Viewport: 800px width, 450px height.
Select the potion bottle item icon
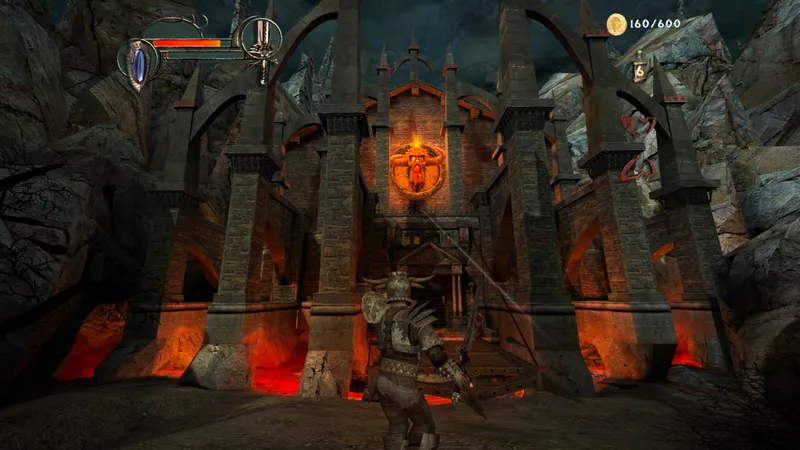pos(639,66)
